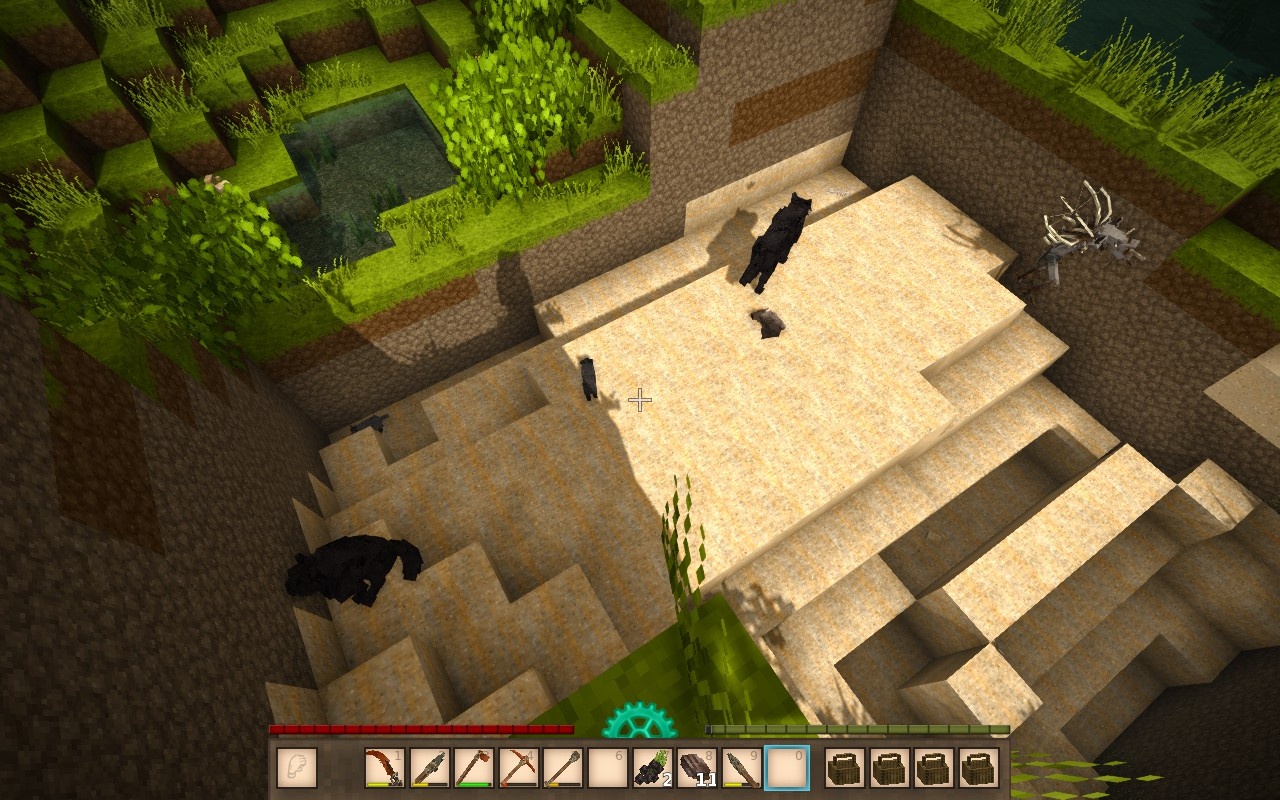
Task: Choose the blade tool in hotbar slot 9
Action: [742, 768]
